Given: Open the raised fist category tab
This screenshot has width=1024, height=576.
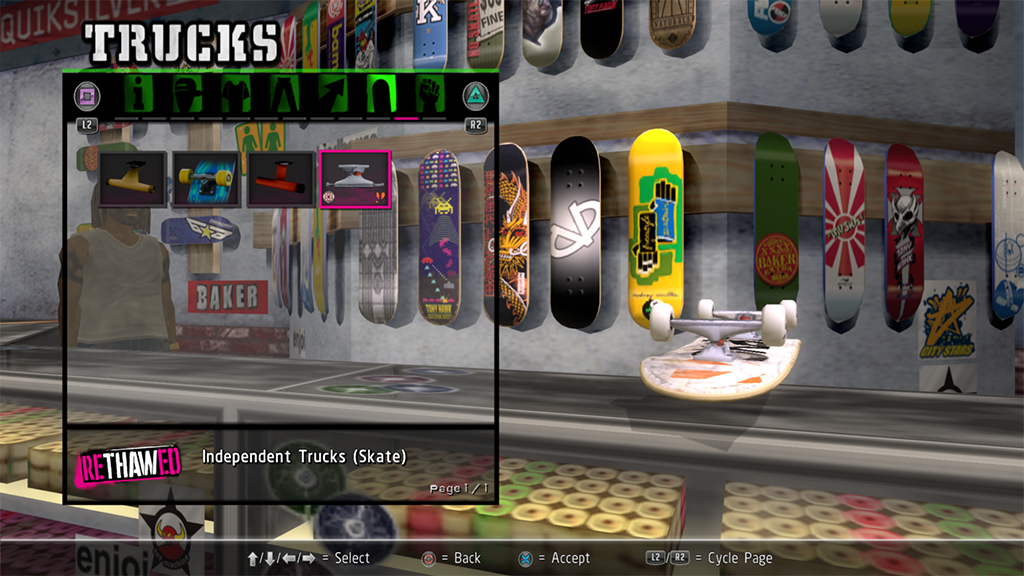Looking at the screenshot, I should pos(428,96).
